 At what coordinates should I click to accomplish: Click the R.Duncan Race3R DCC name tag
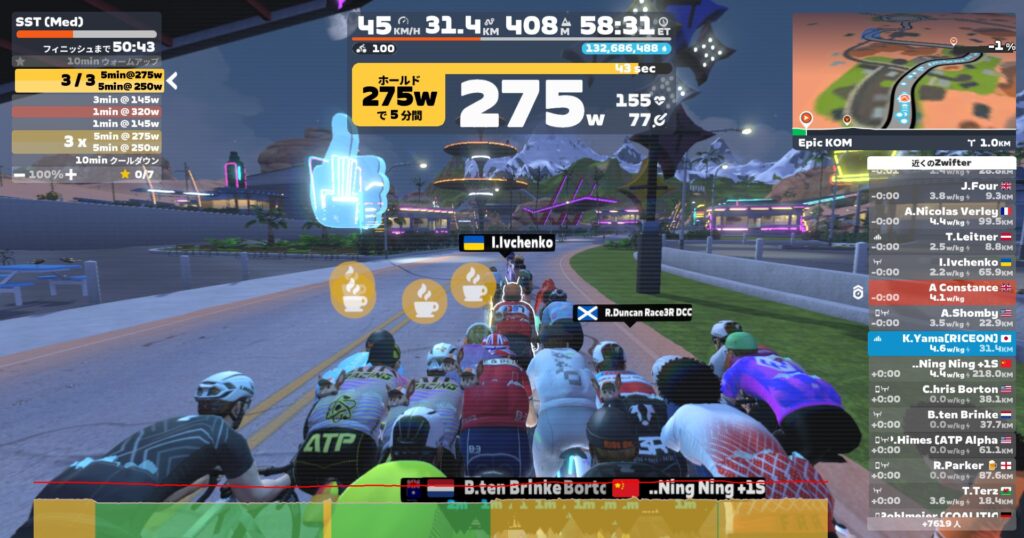633,312
